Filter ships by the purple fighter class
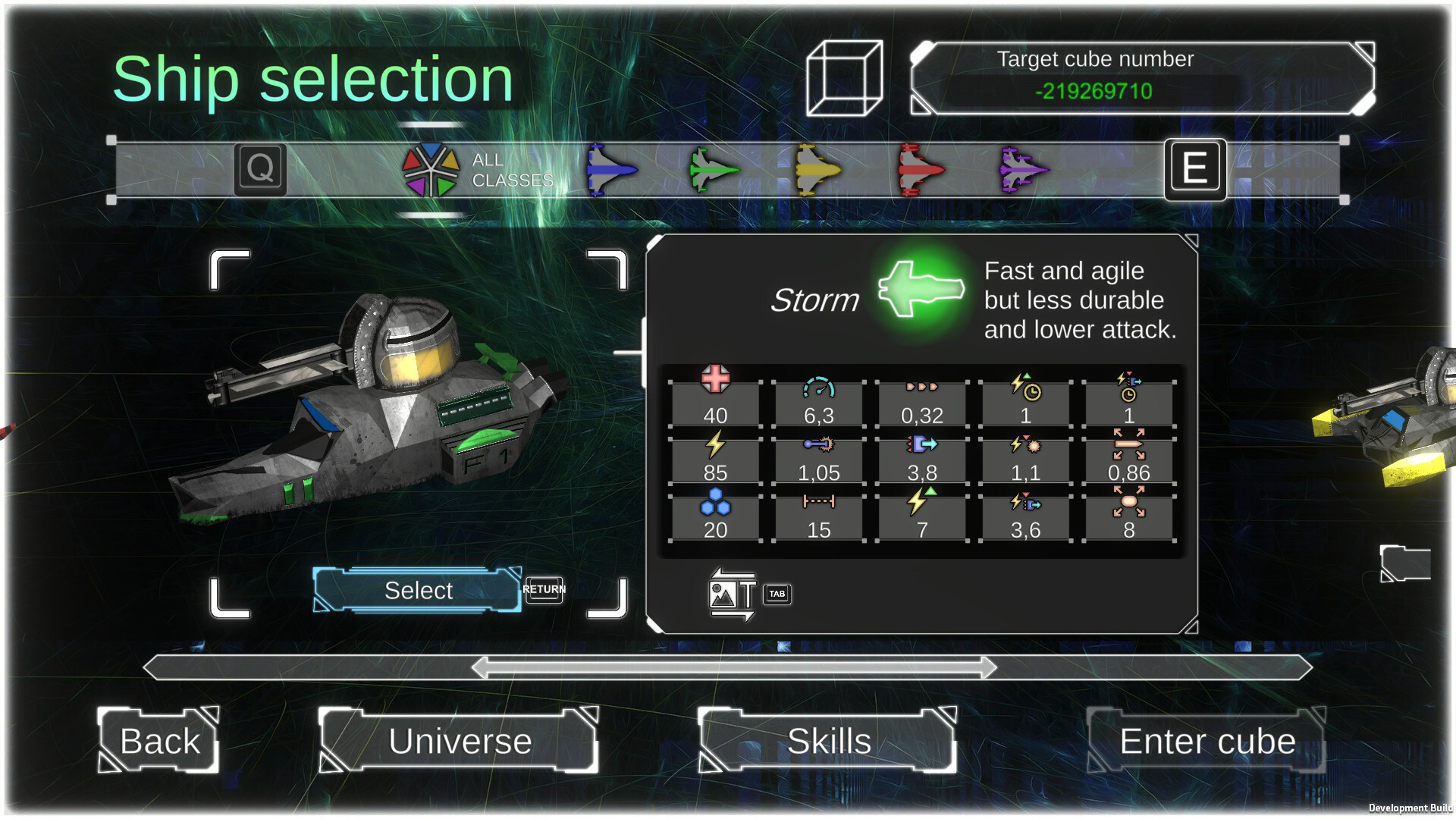This screenshot has height=819, width=1456. pos(1024,170)
